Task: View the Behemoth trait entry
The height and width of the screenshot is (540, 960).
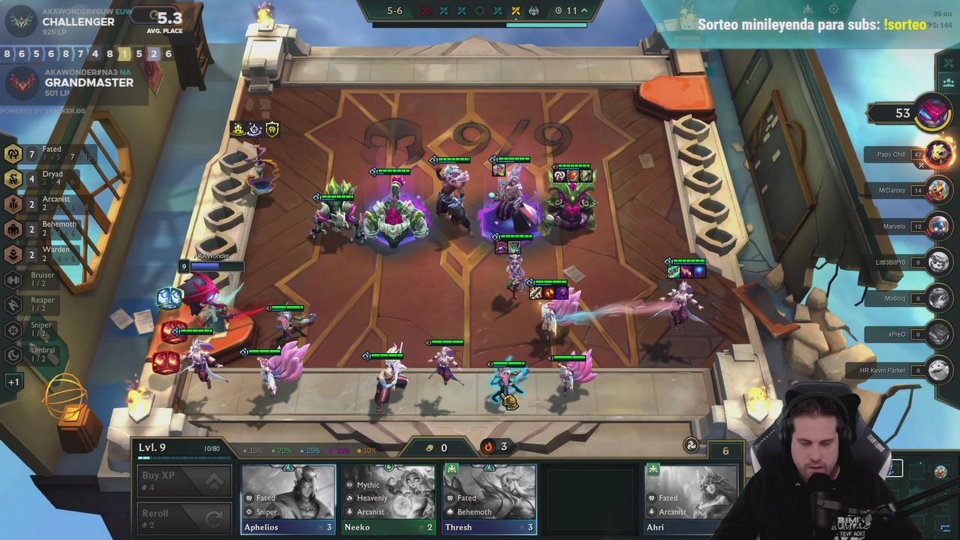Action: coord(40,229)
